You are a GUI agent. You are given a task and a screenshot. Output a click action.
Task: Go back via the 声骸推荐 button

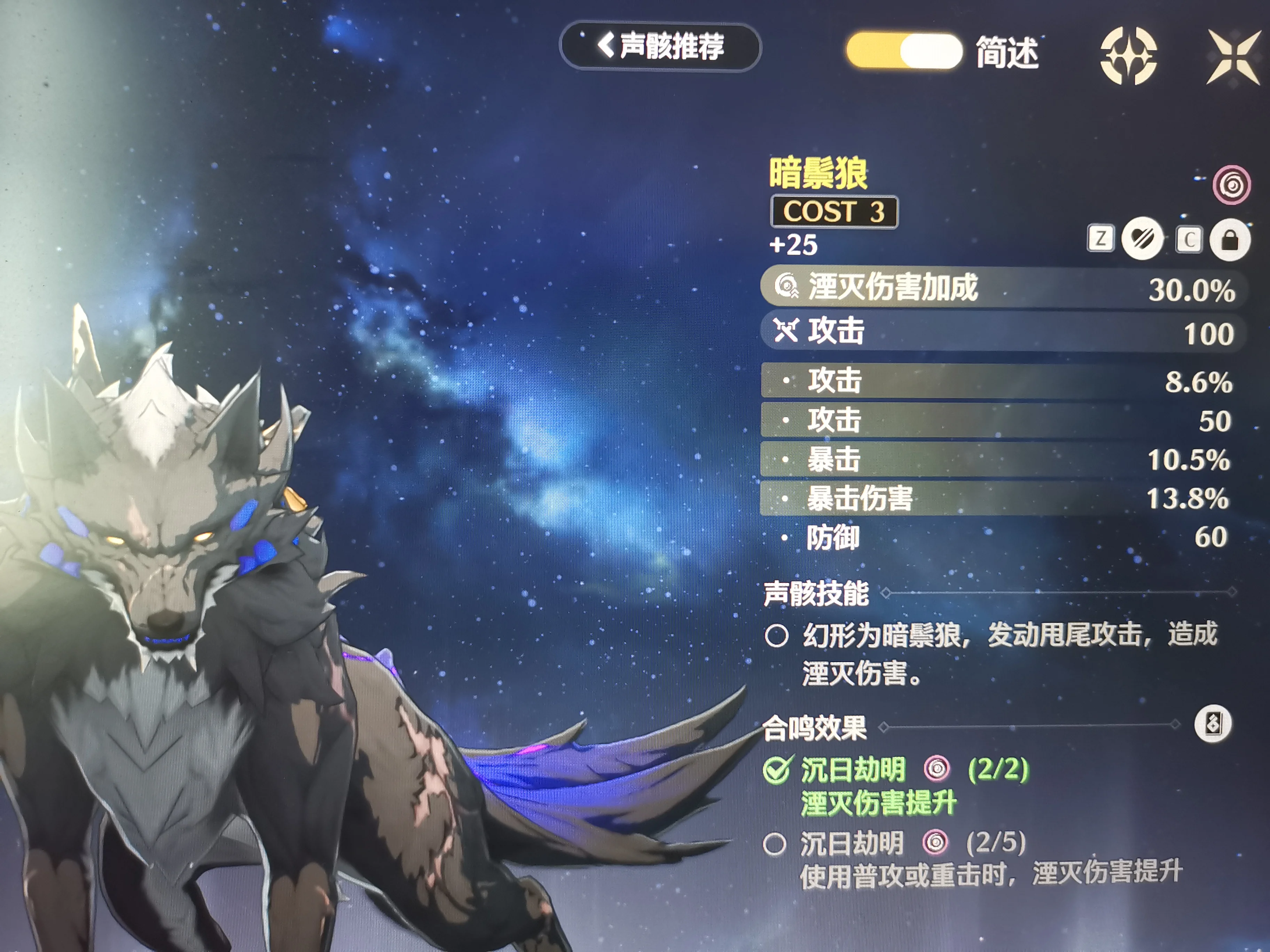pyautogui.click(x=660, y=47)
